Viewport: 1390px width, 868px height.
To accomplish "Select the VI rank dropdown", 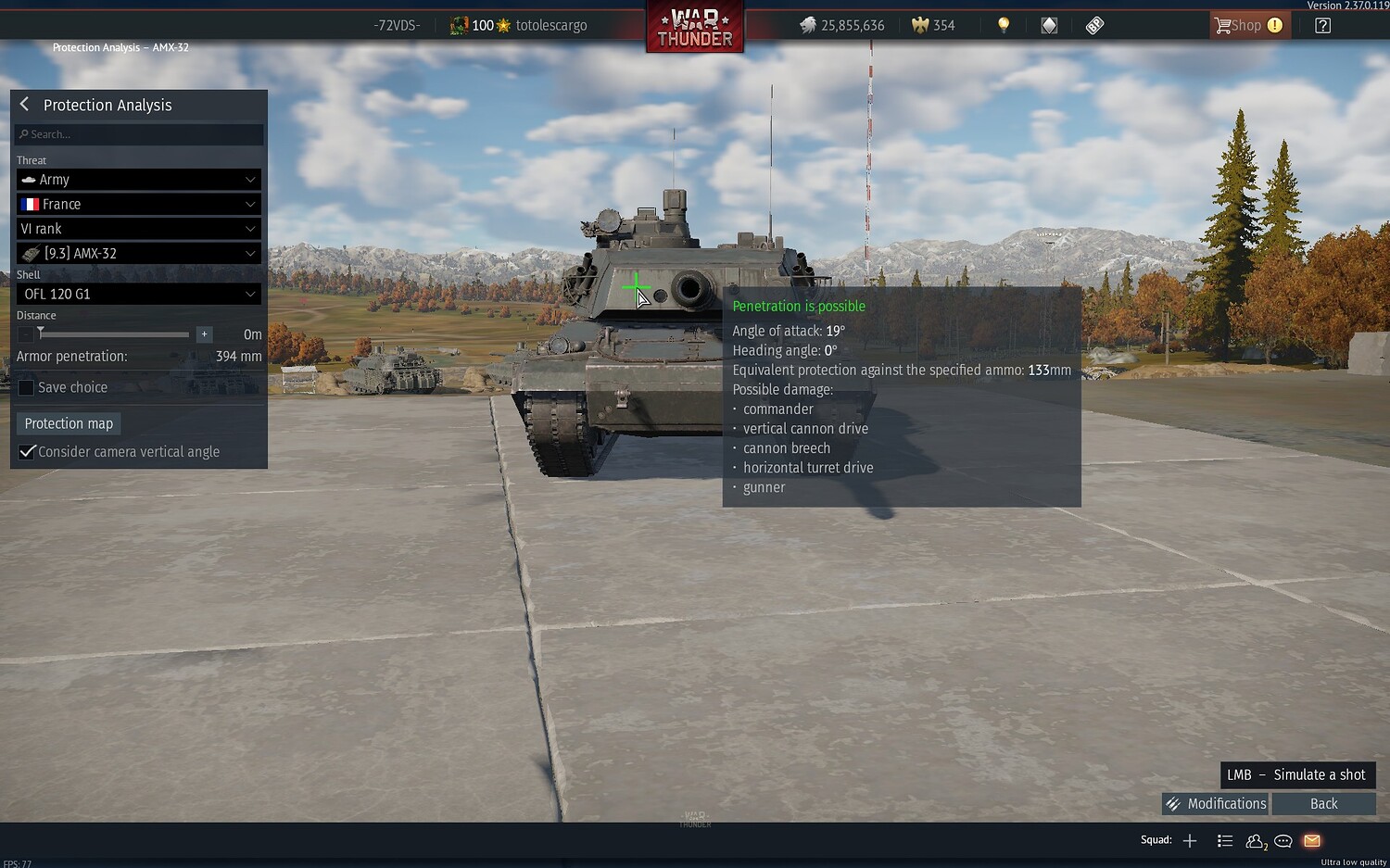I will [137, 228].
